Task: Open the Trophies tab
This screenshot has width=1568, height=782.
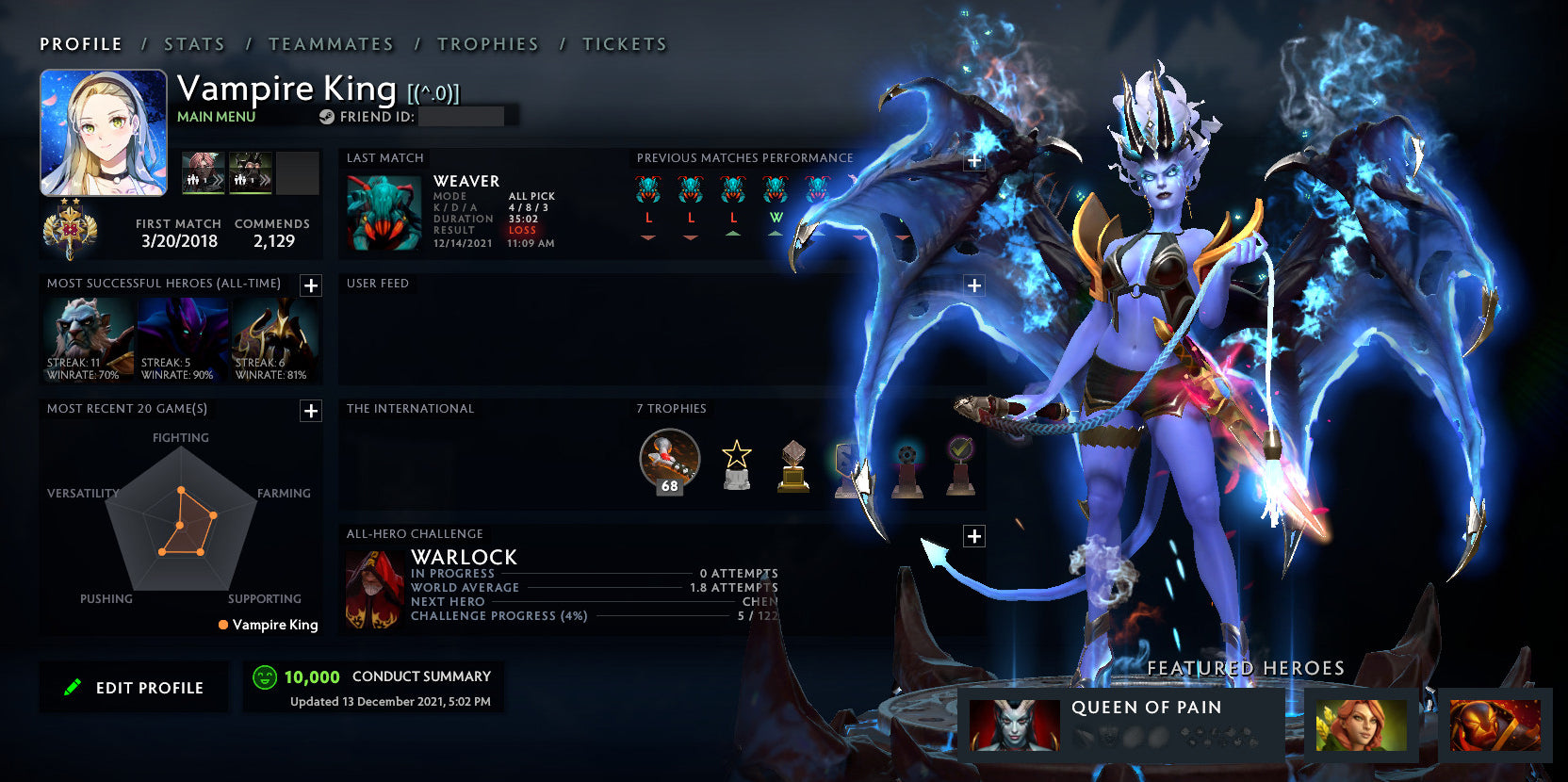Action: point(487,43)
